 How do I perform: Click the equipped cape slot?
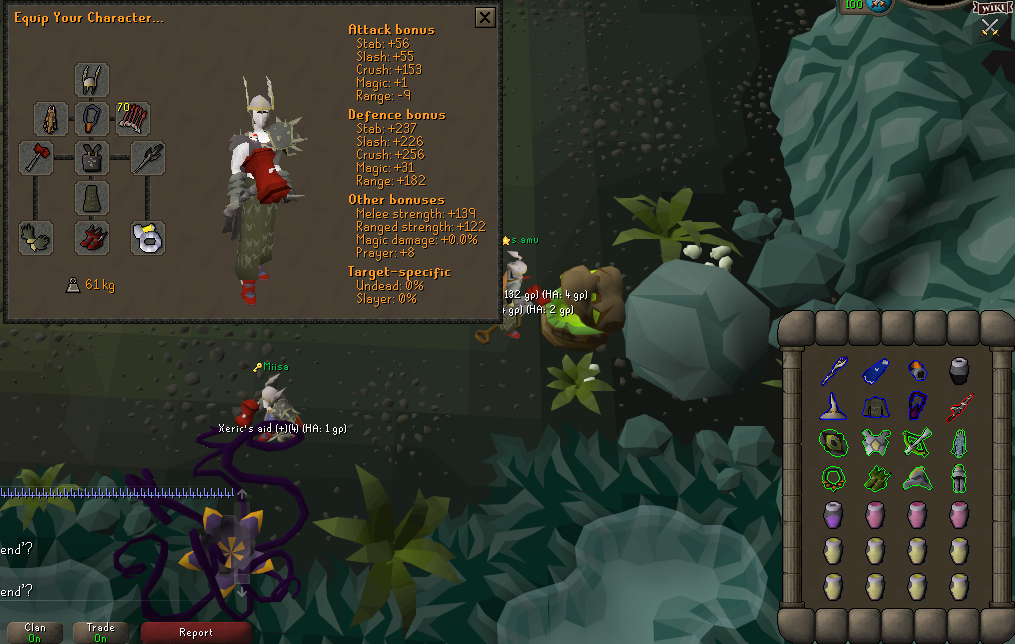tap(51, 119)
